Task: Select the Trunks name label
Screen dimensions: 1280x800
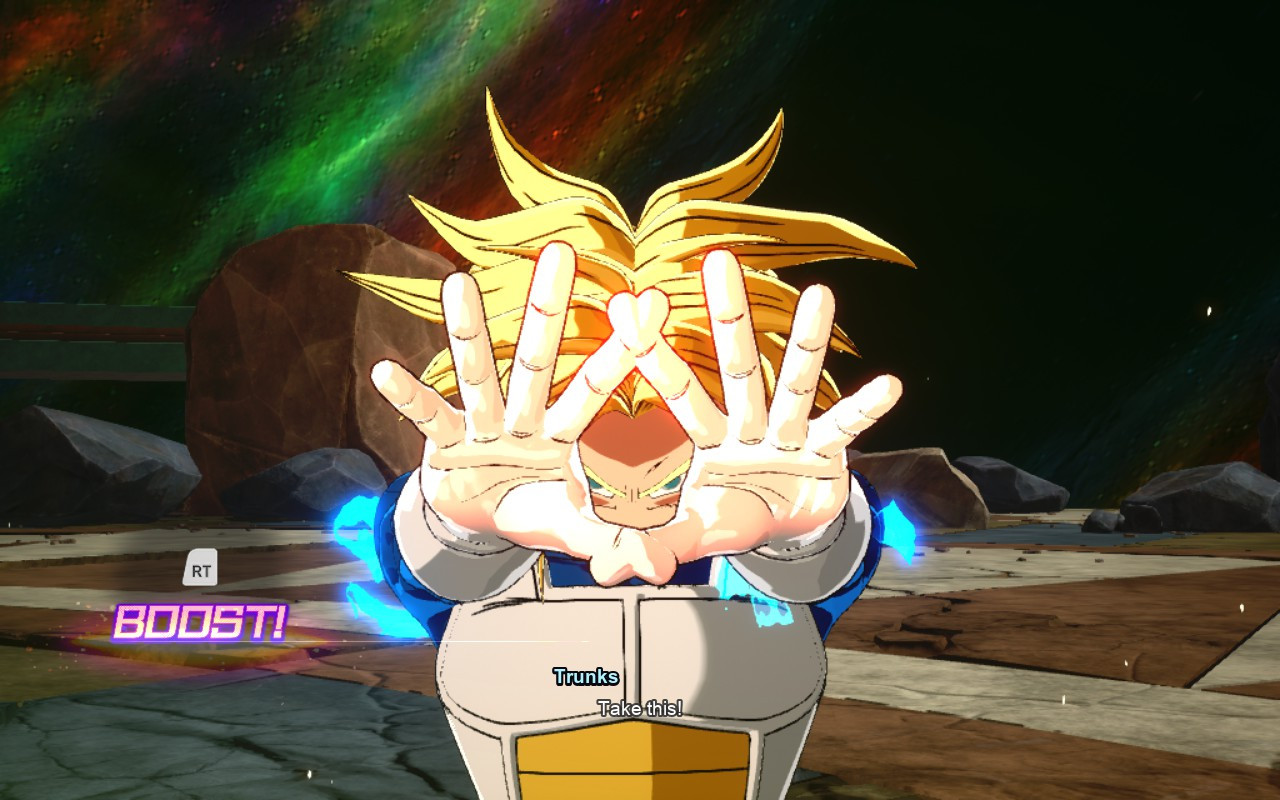Action: coord(586,676)
